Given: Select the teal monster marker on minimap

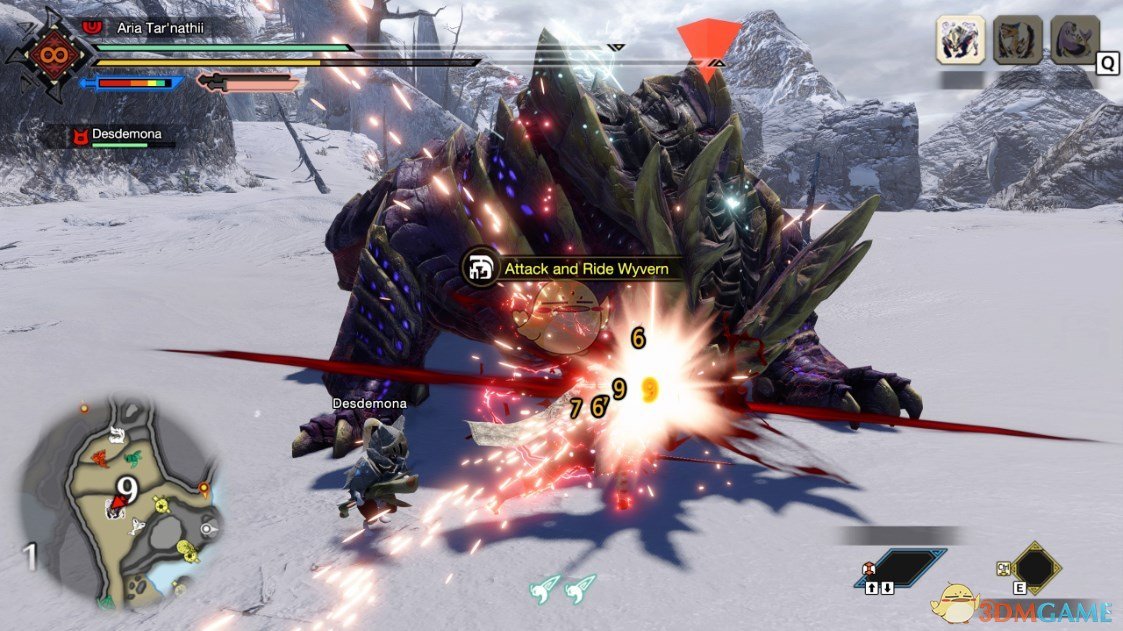Looking at the screenshot, I should point(133,457).
